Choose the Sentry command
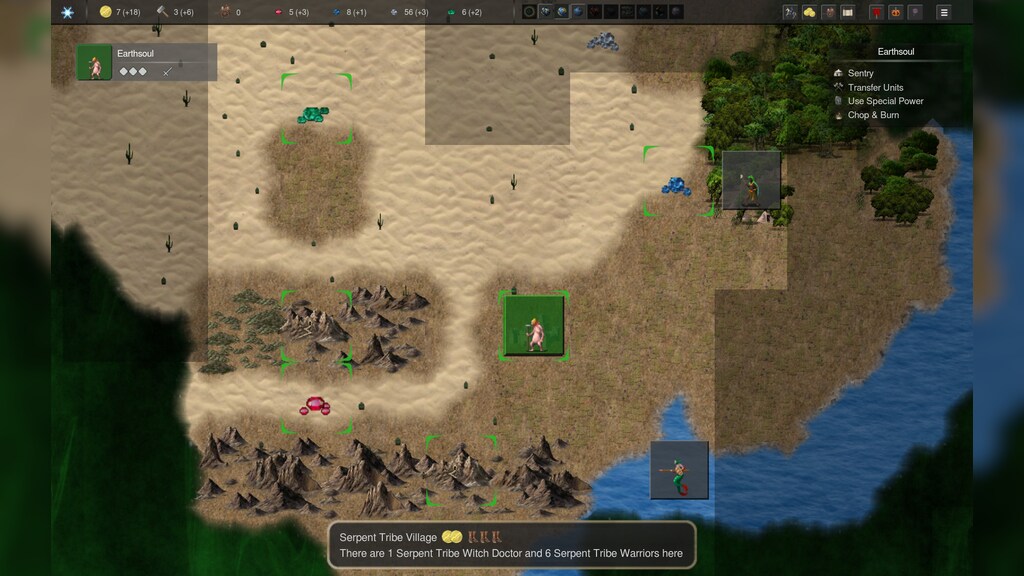 pos(860,73)
